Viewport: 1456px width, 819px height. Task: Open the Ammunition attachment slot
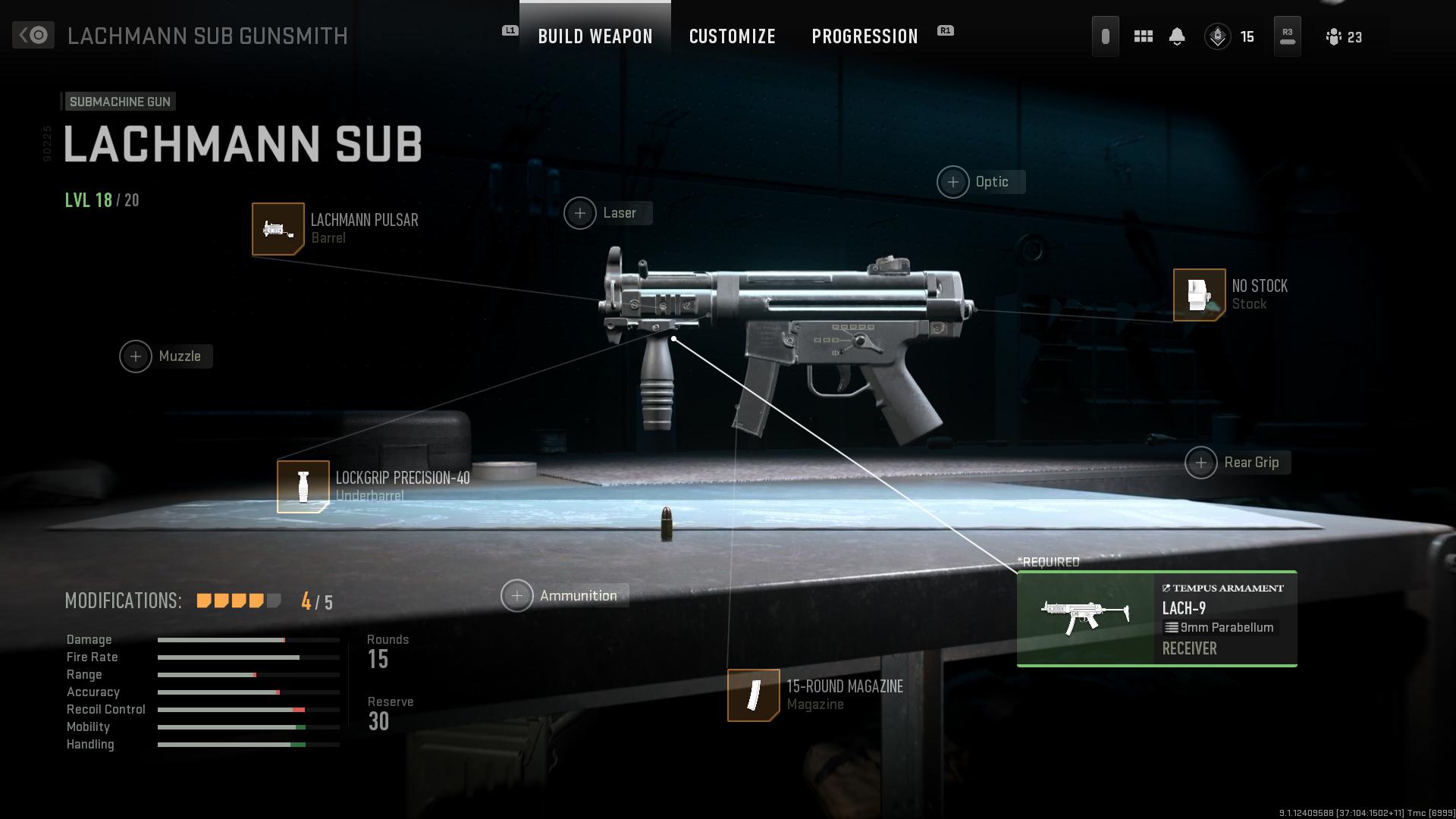pyautogui.click(x=516, y=595)
